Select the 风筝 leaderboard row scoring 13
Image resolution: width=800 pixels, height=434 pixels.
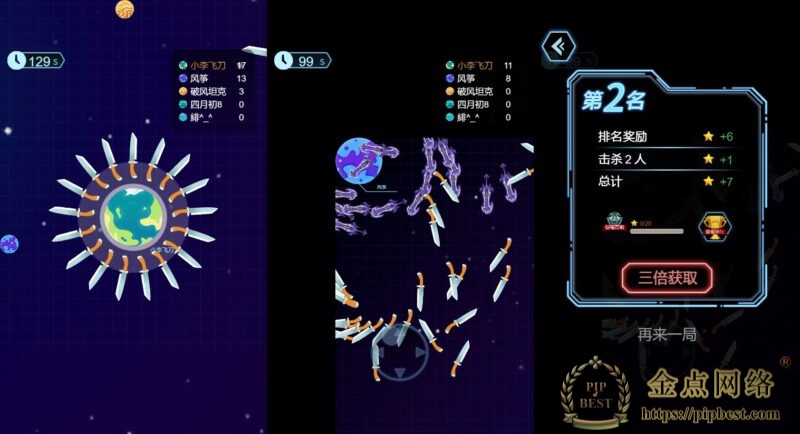213,78
